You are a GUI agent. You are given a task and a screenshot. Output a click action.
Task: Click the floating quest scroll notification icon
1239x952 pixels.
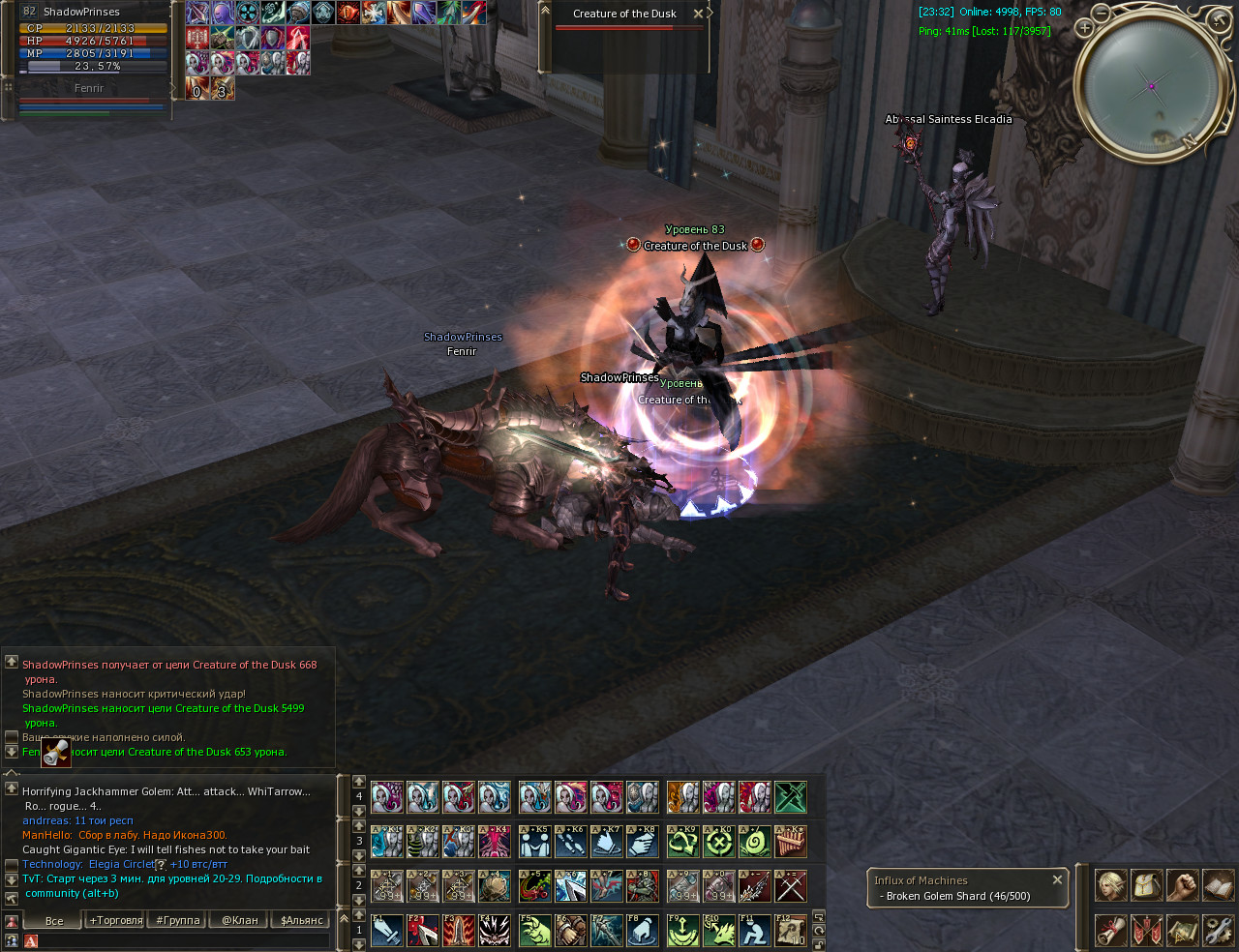coord(56,752)
